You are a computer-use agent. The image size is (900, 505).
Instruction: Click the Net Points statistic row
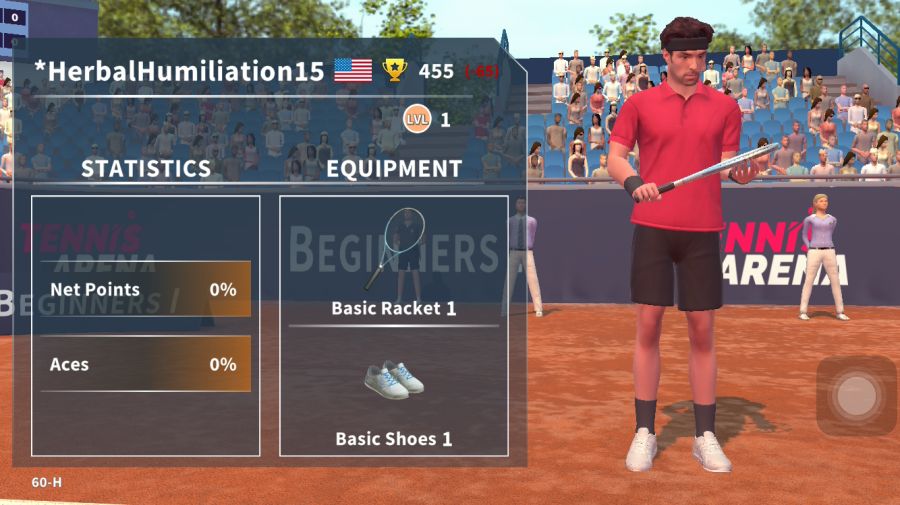tap(144, 290)
